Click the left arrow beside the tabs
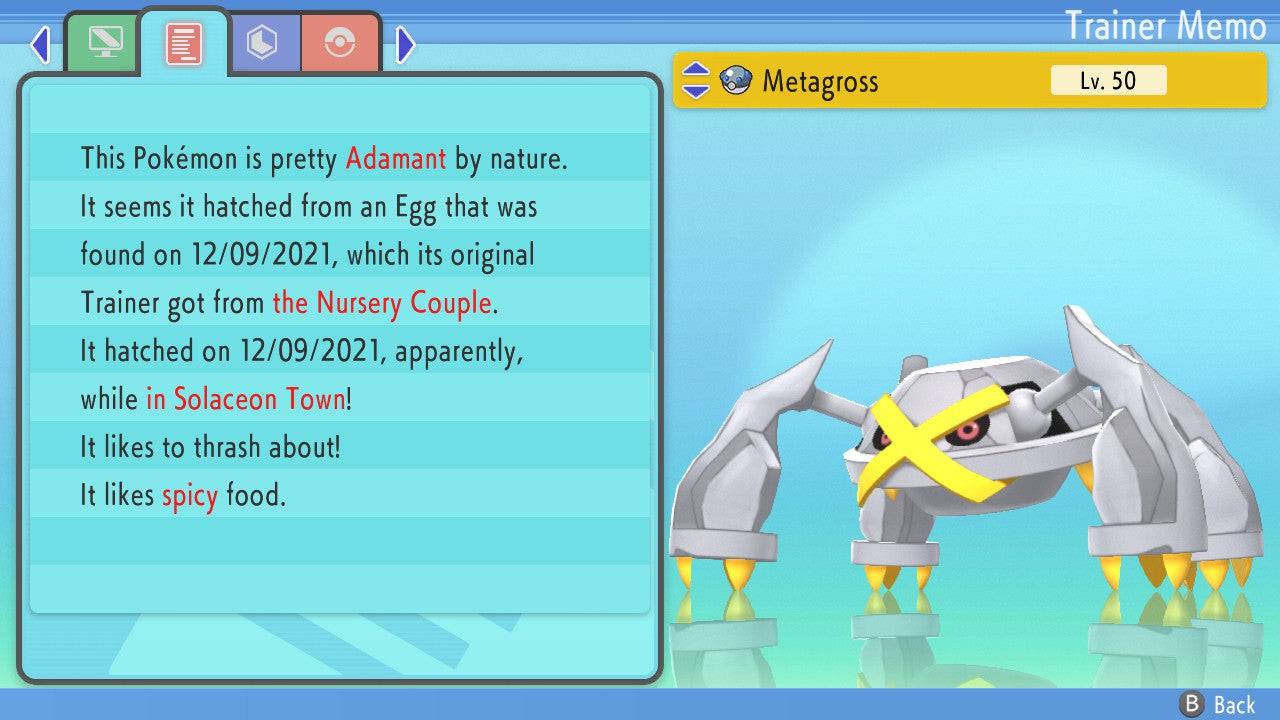Screen dimensions: 1280x720 click(x=40, y=44)
